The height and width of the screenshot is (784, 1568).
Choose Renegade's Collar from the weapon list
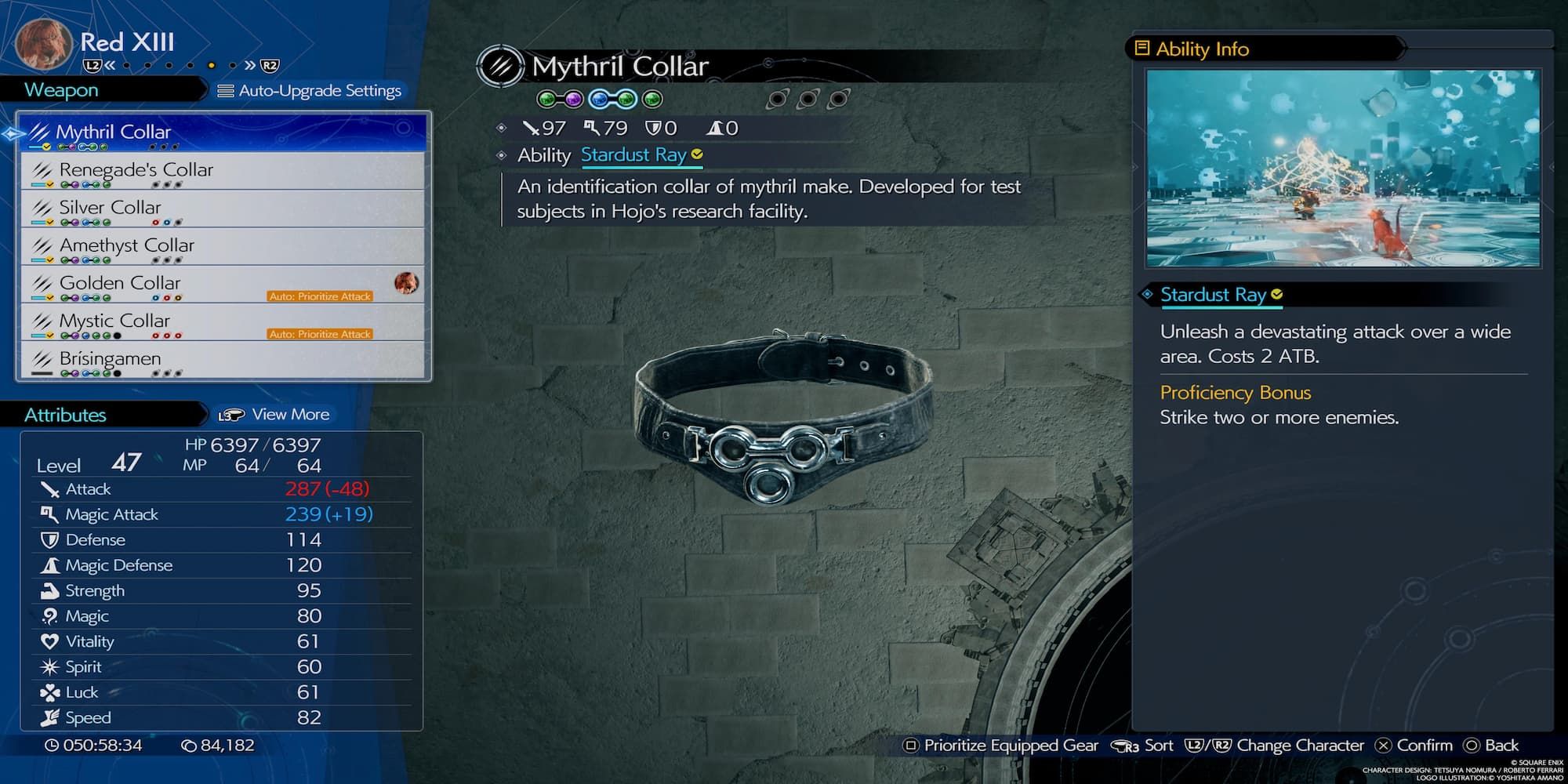(x=223, y=170)
